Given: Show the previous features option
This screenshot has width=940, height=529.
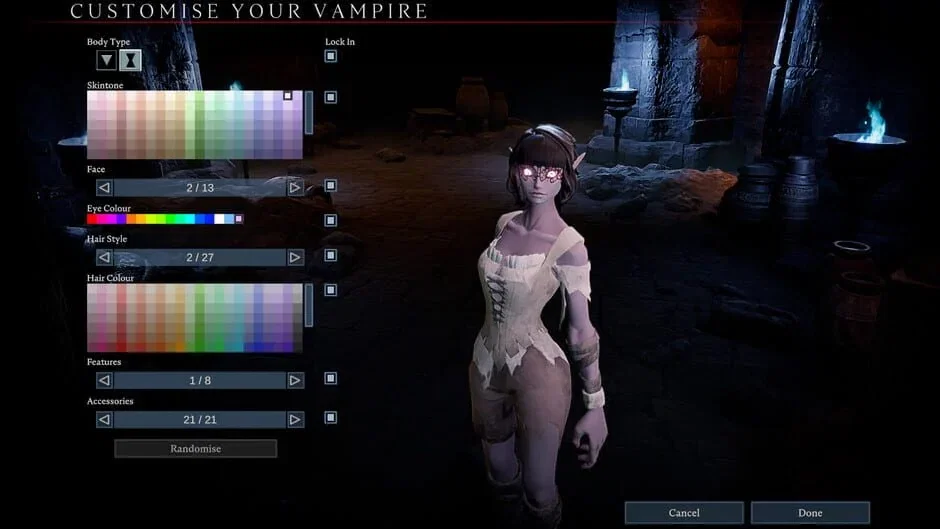Looking at the screenshot, I should (104, 380).
